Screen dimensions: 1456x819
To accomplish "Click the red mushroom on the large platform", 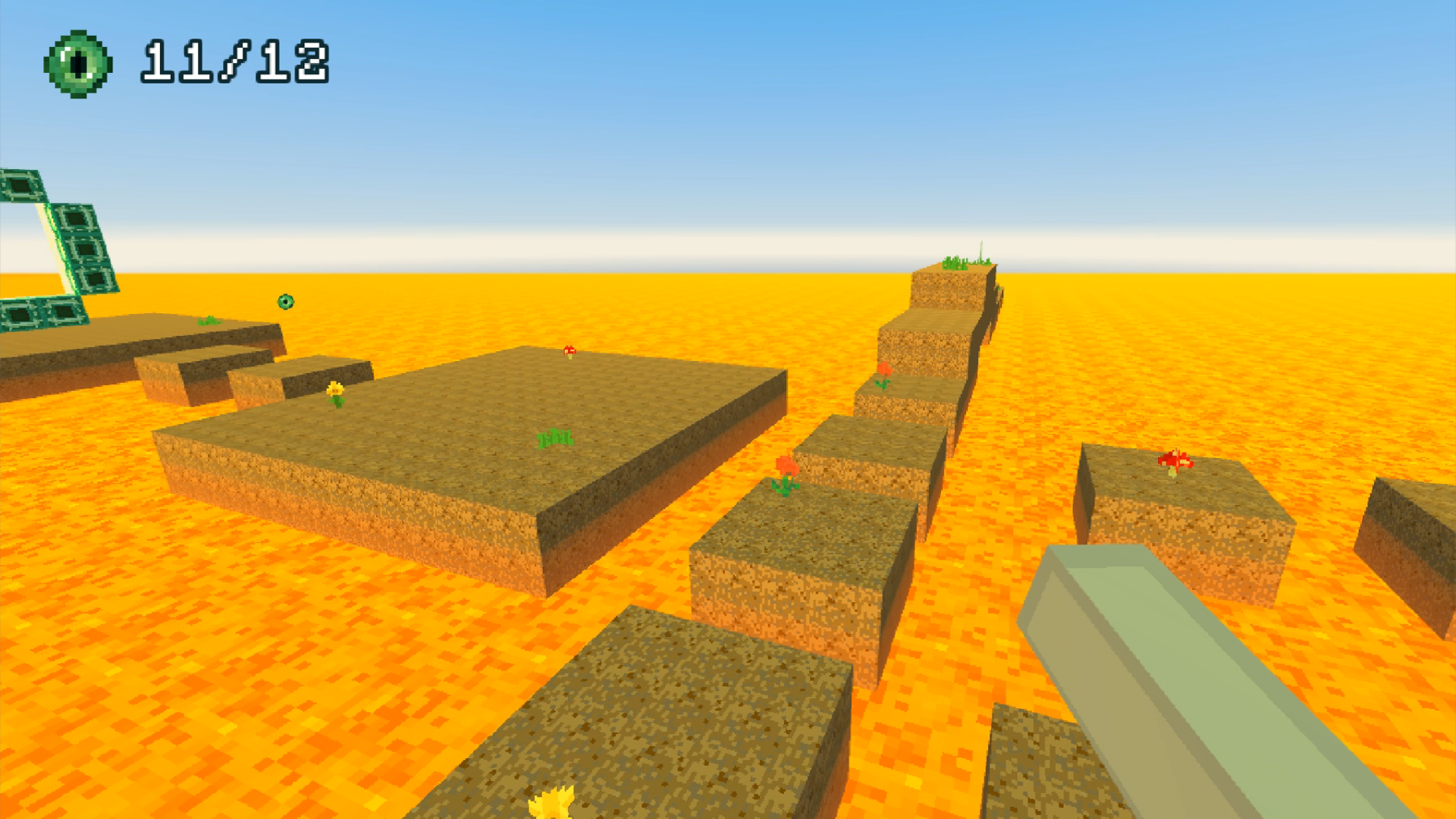I will pyautogui.click(x=570, y=351).
